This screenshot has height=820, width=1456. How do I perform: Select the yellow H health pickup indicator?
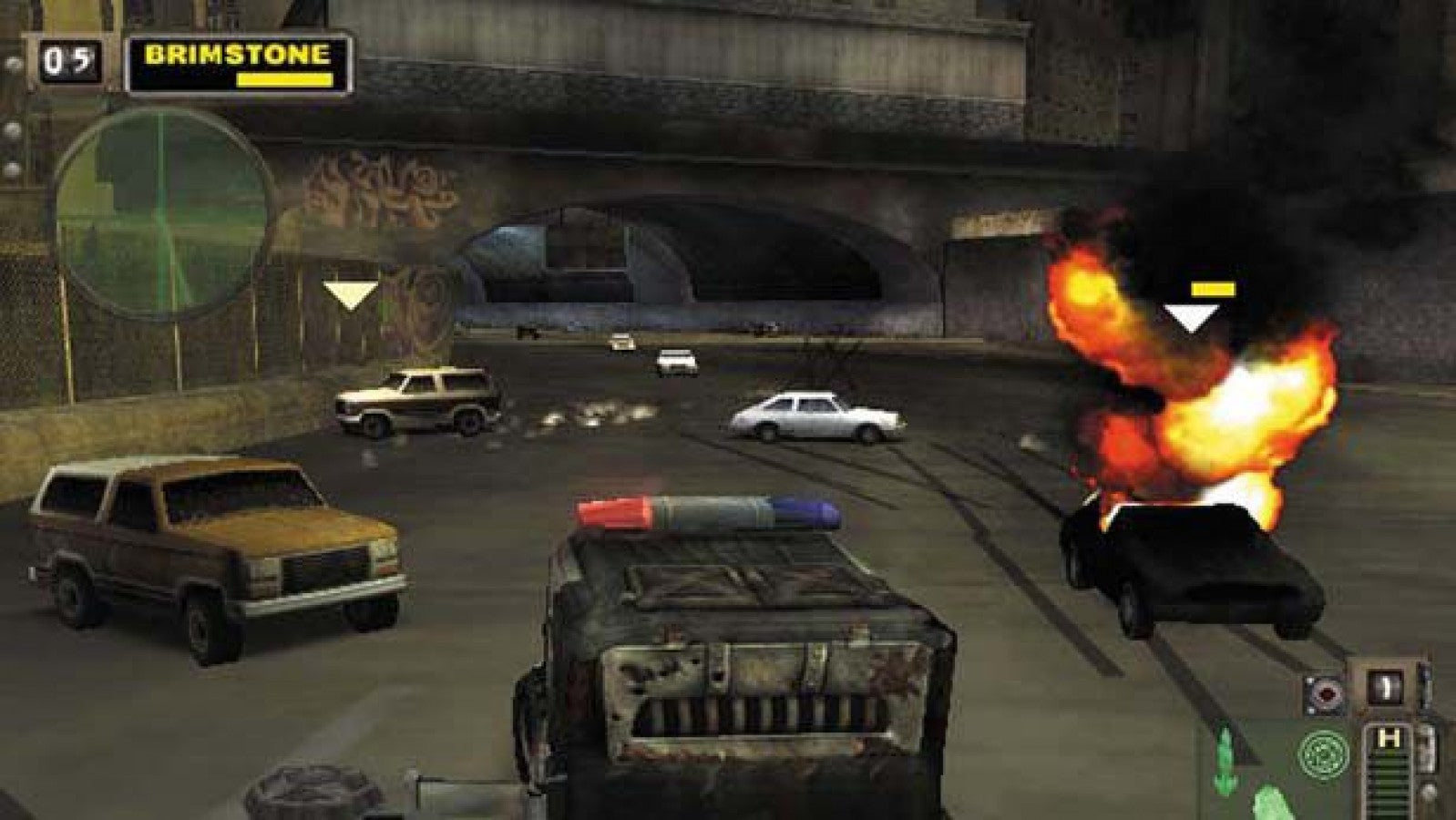pyautogui.click(x=1389, y=736)
